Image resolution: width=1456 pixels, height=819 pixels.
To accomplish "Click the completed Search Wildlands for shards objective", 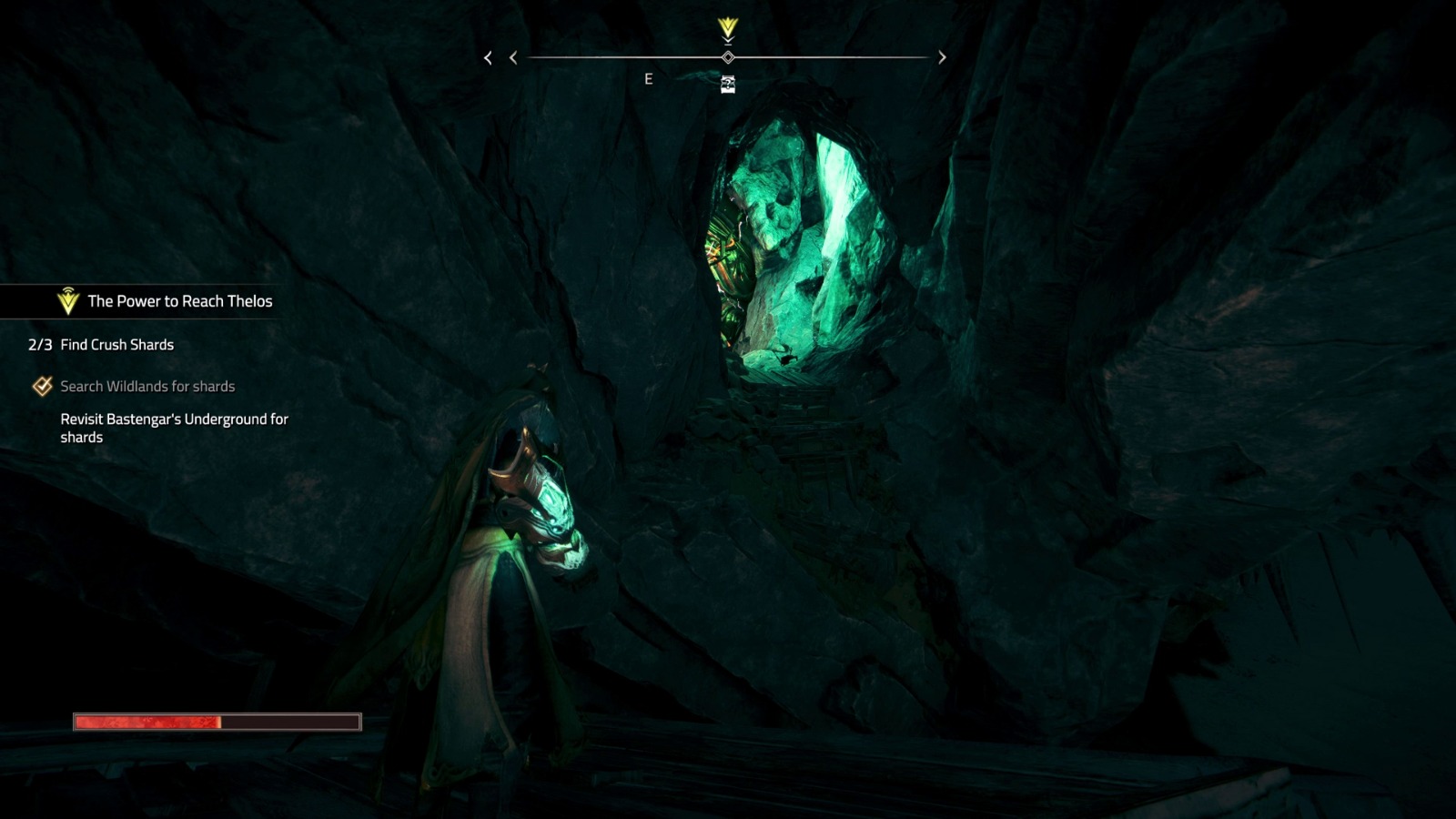I will 147,387.
